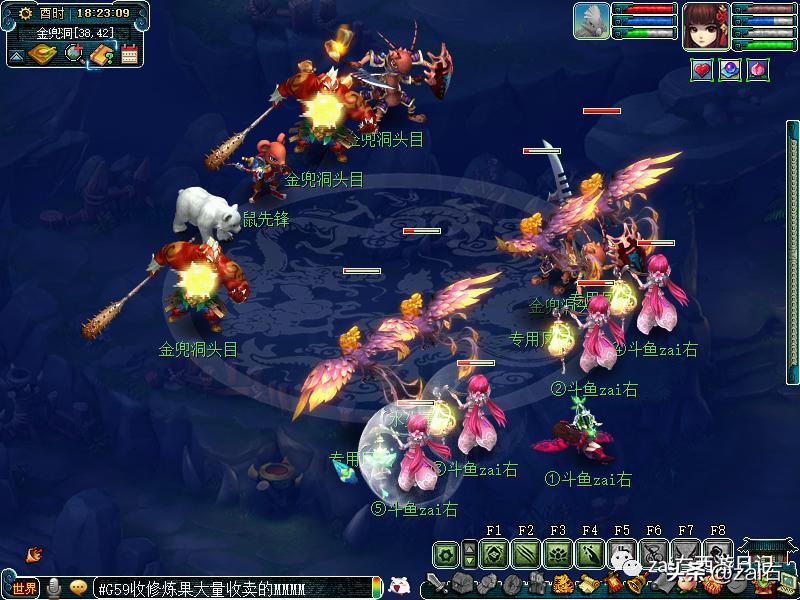Select the purple orb buff icon

click(x=730, y=69)
